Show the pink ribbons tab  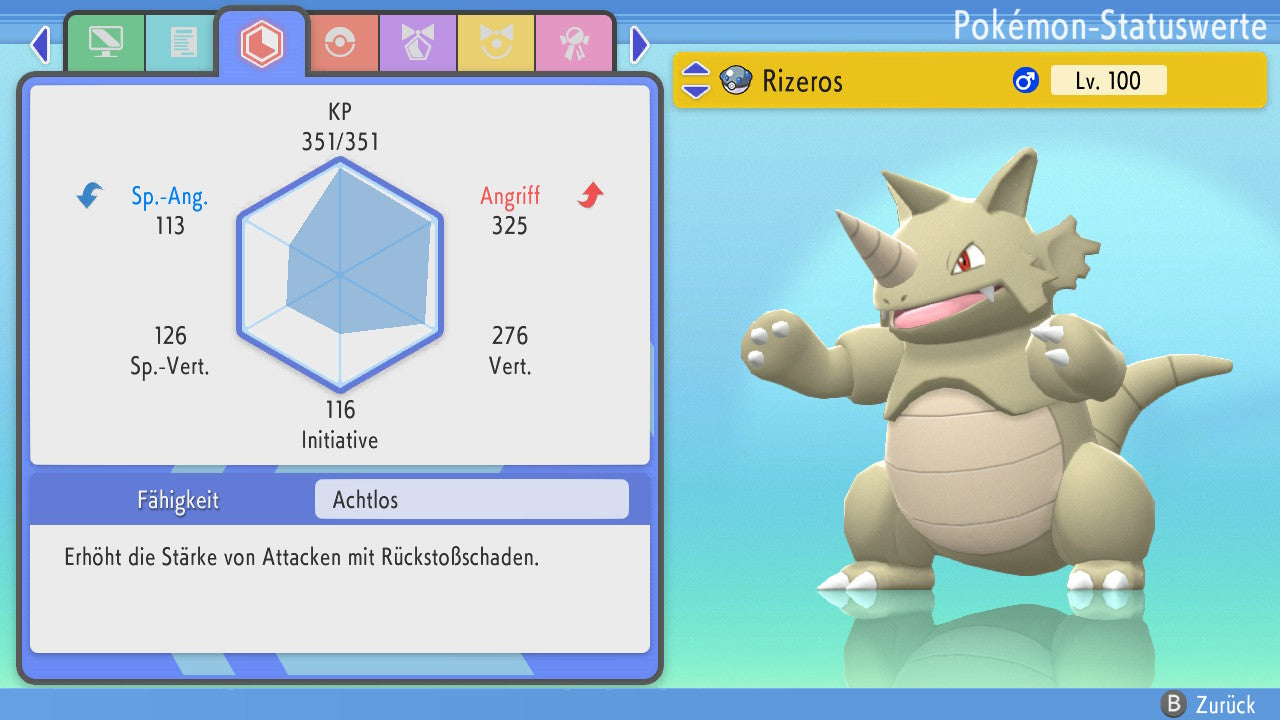(574, 43)
